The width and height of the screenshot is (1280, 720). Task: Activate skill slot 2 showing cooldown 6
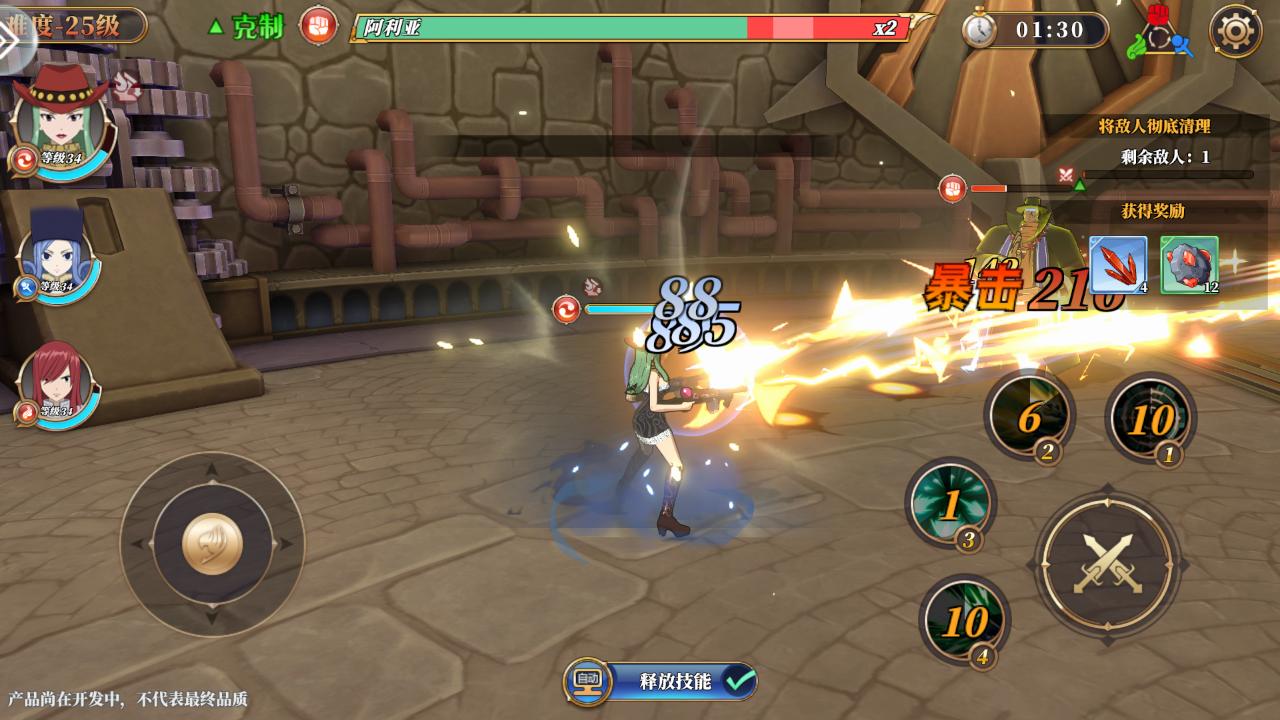[x=1029, y=415]
